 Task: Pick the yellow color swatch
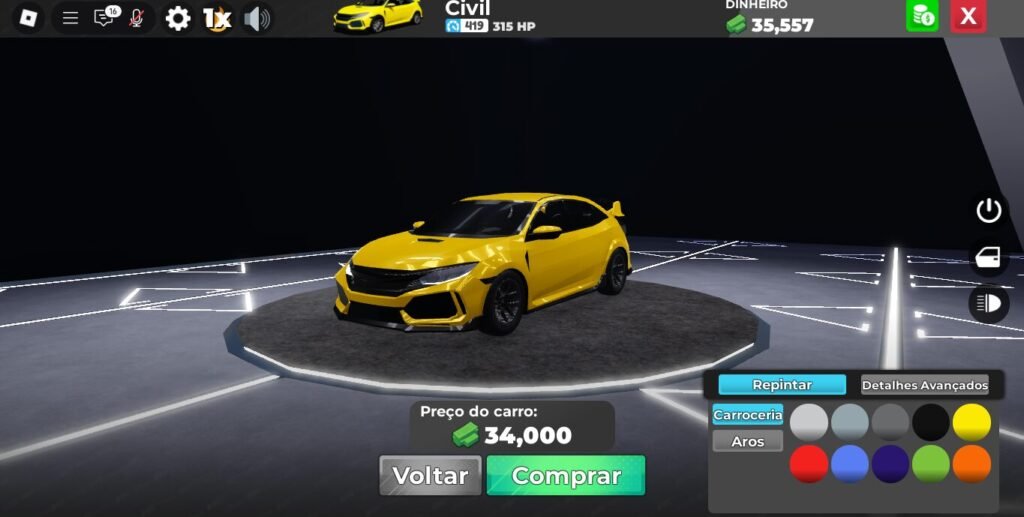pyautogui.click(x=971, y=423)
